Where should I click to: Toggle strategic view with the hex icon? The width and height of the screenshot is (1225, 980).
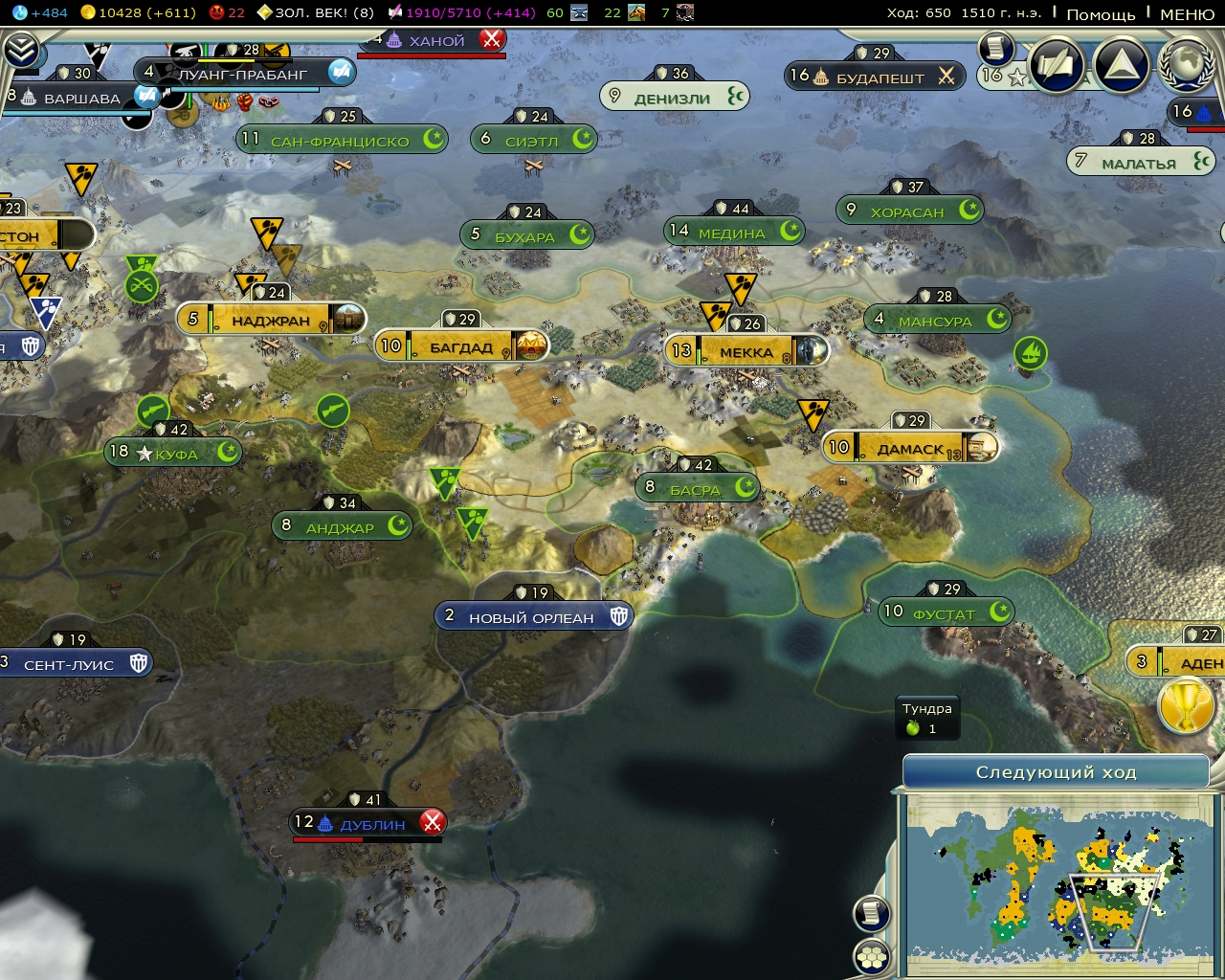point(872,955)
